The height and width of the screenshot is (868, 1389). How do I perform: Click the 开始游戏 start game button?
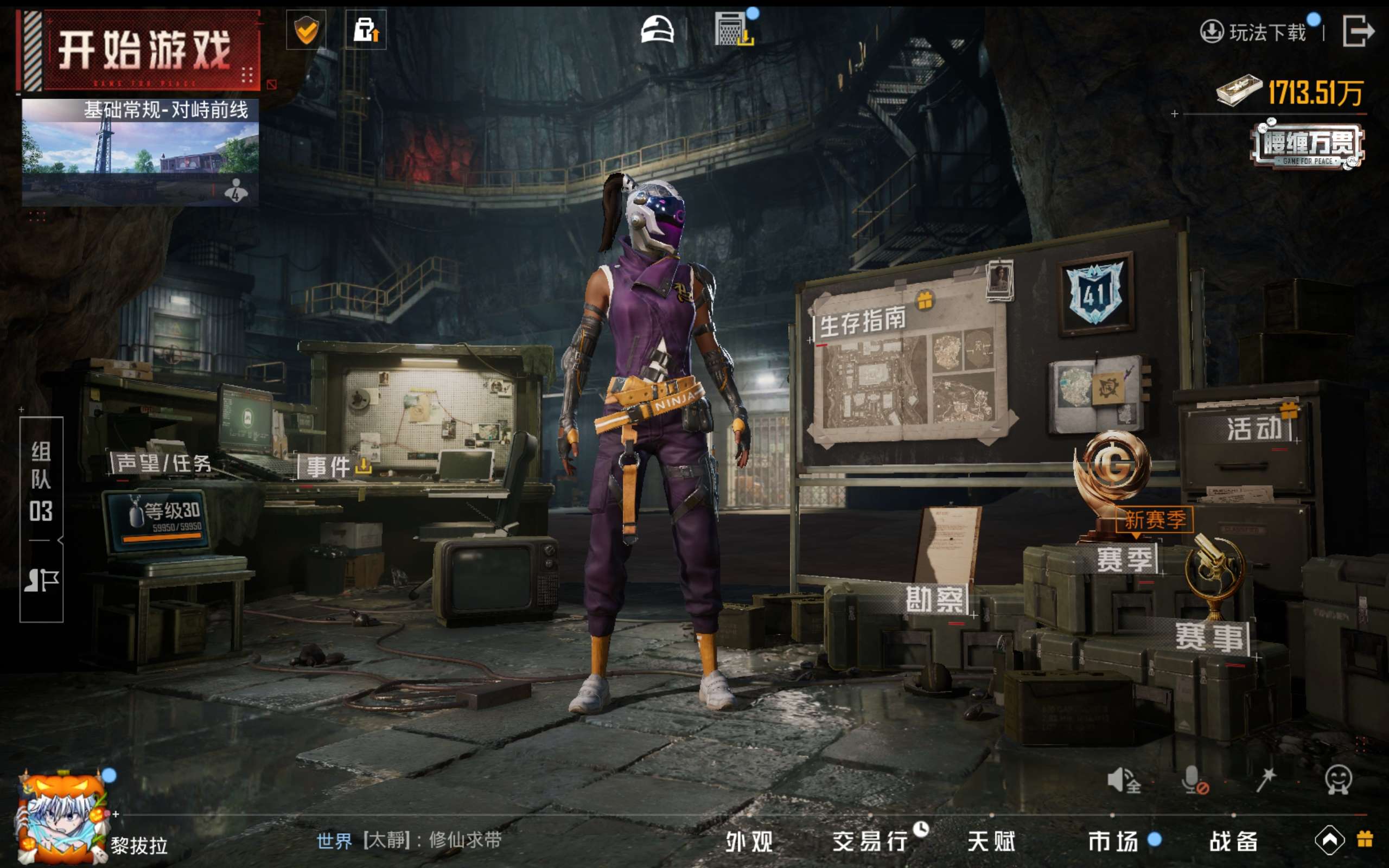(143, 50)
